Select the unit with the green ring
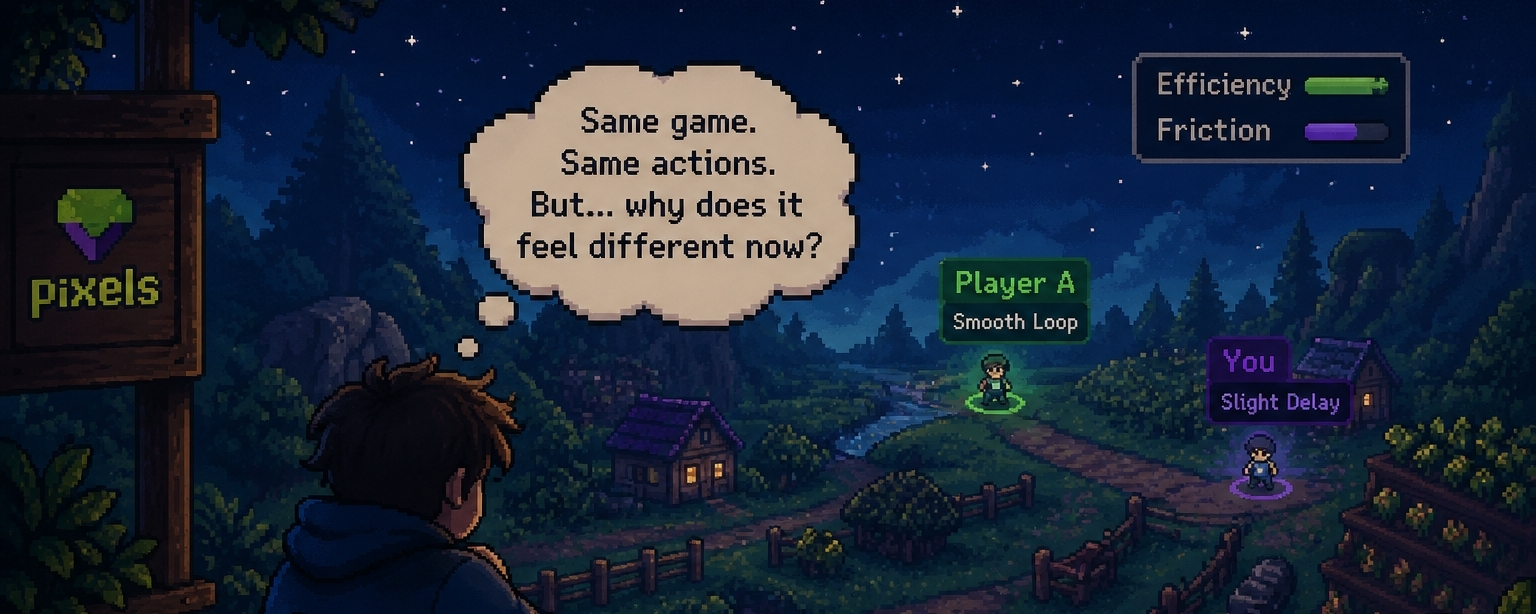This screenshot has height=614, width=1536. [x=994, y=382]
